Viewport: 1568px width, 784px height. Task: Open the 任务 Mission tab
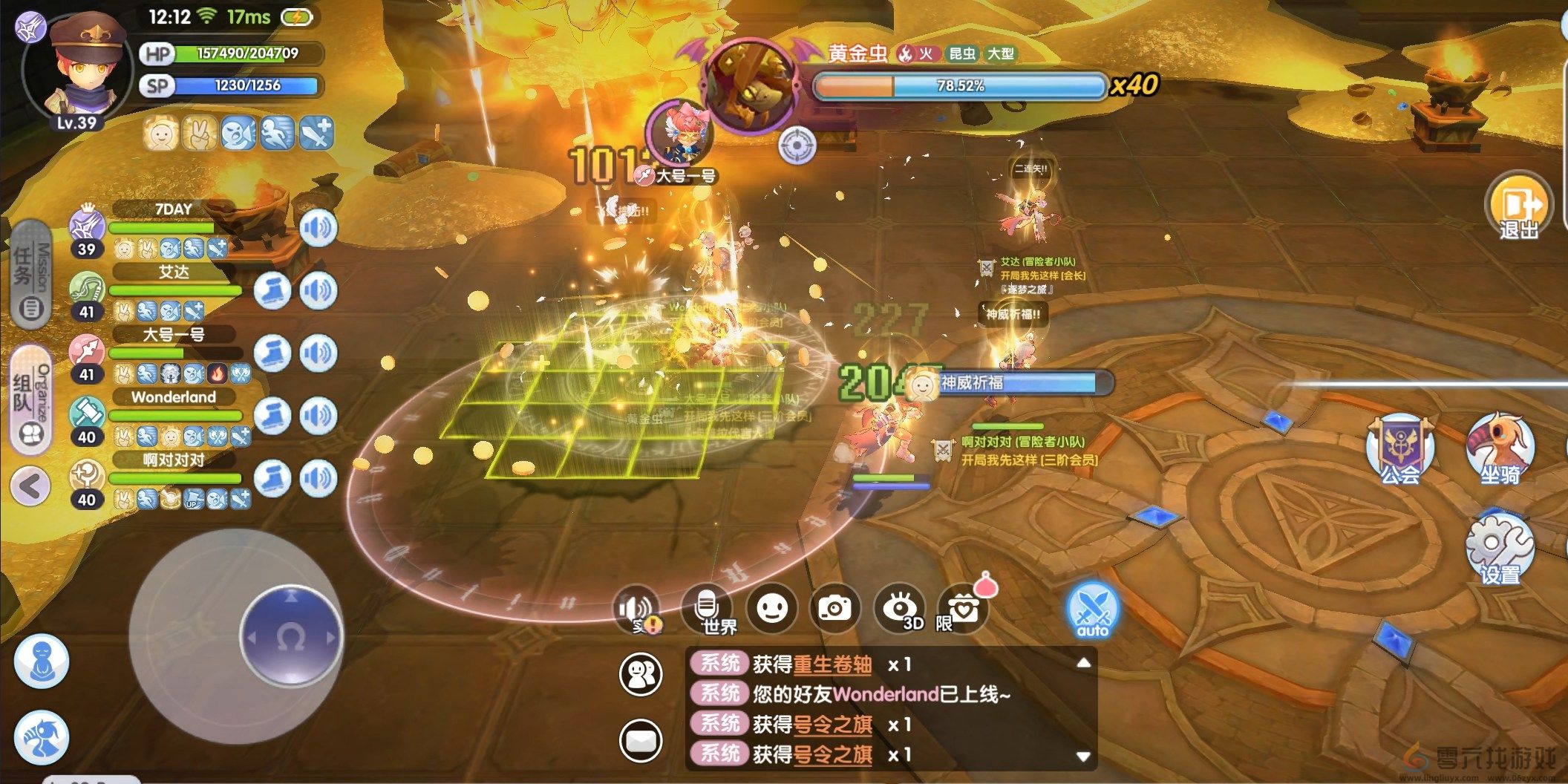coord(31,275)
